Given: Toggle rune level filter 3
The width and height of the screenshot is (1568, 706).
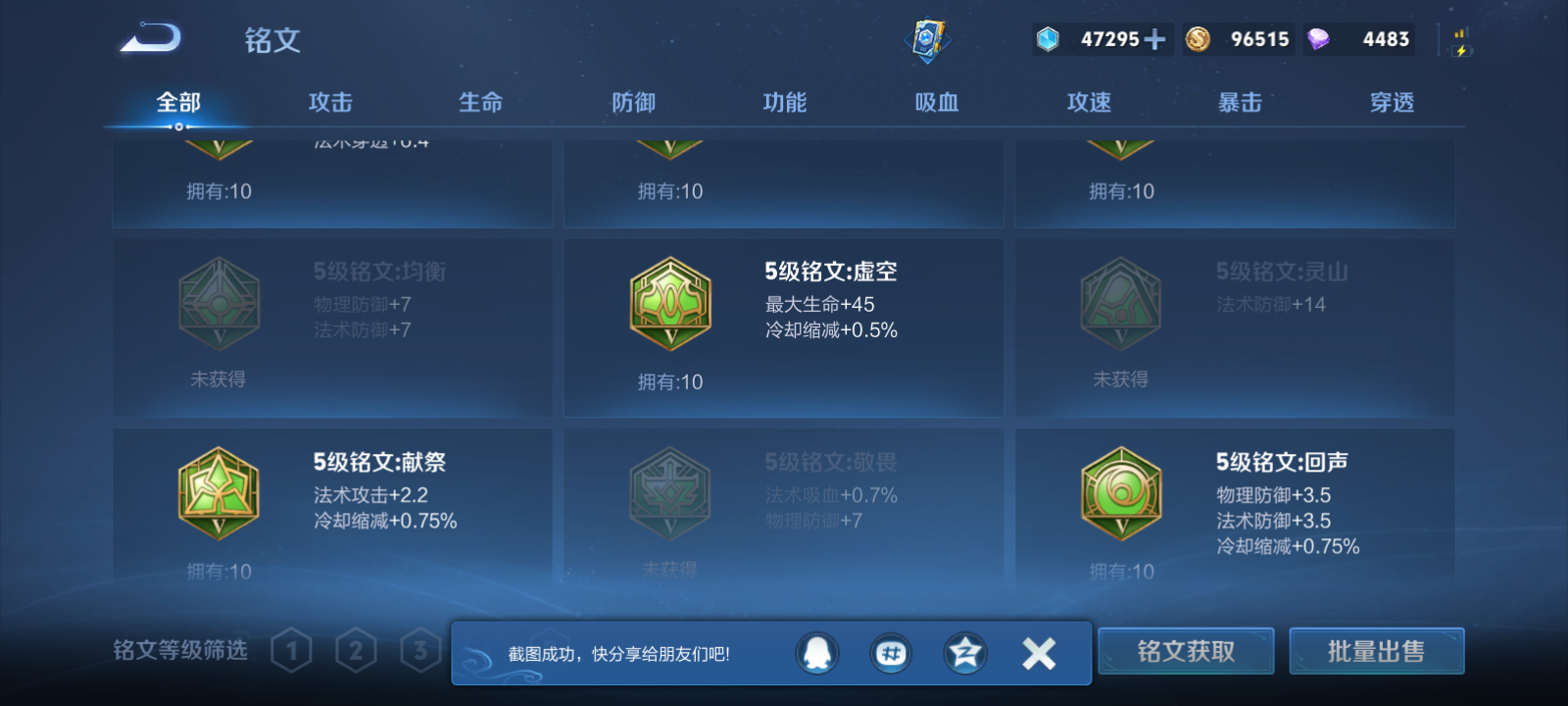Looking at the screenshot, I should tap(419, 649).
